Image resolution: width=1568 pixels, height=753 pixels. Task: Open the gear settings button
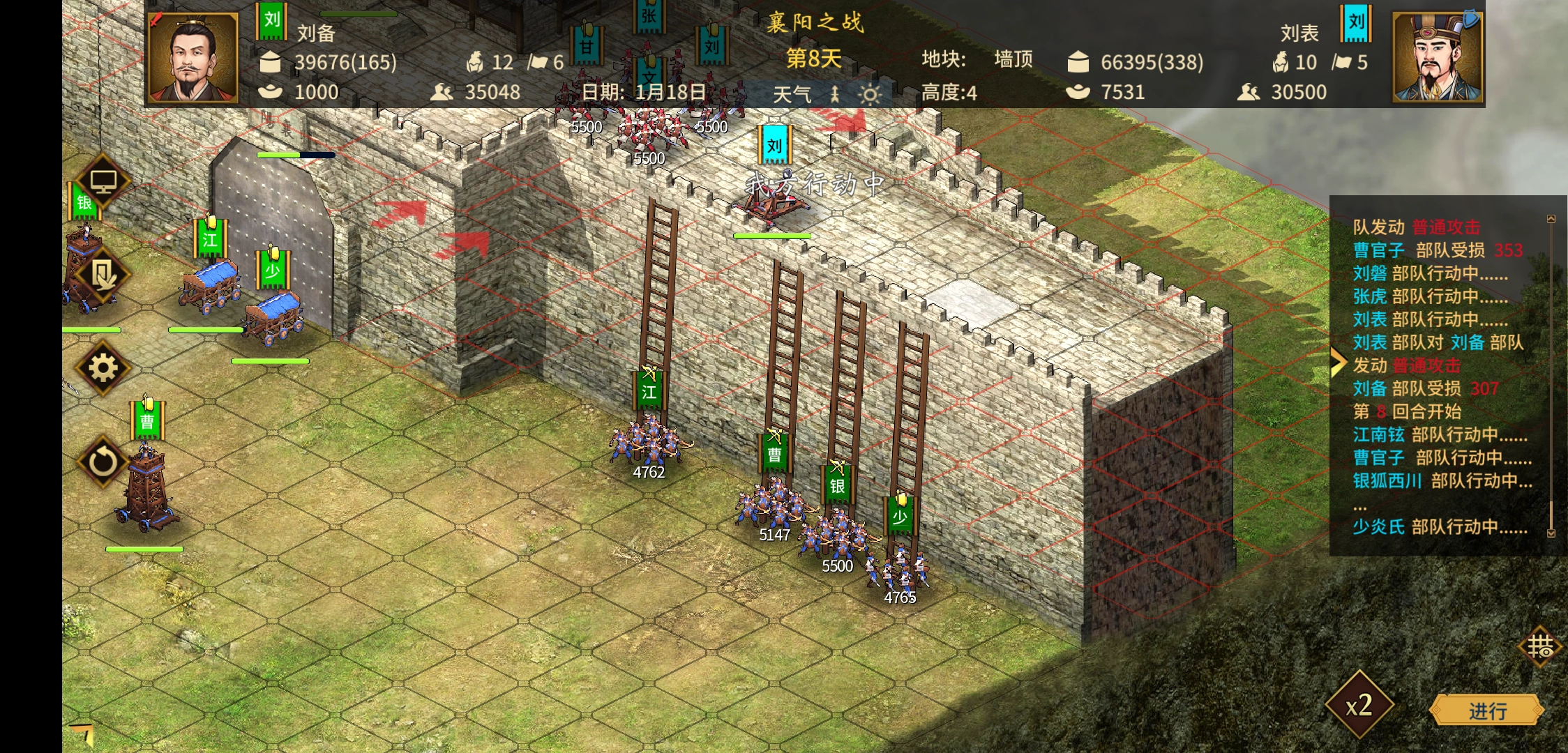coord(103,367)
